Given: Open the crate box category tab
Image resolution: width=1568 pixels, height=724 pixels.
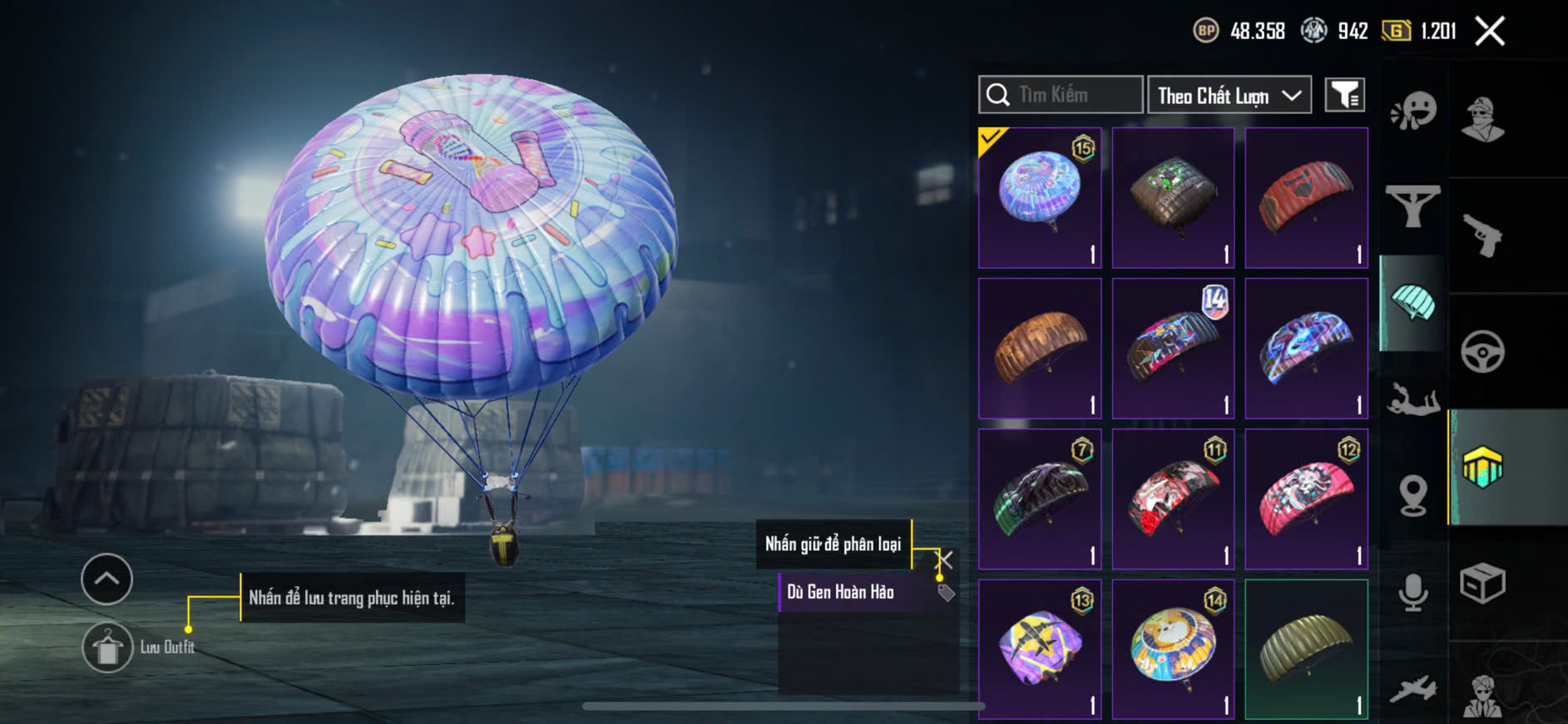Looking at the screenshot, I should pyautogui.click(x=1482, y=583).
